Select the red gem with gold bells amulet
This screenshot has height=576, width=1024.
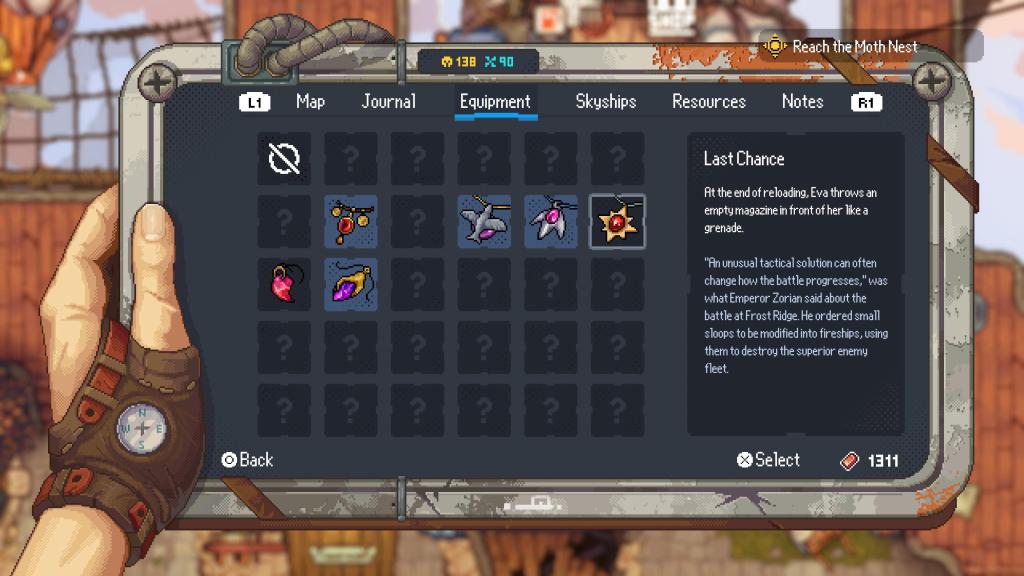pos(351,221)
